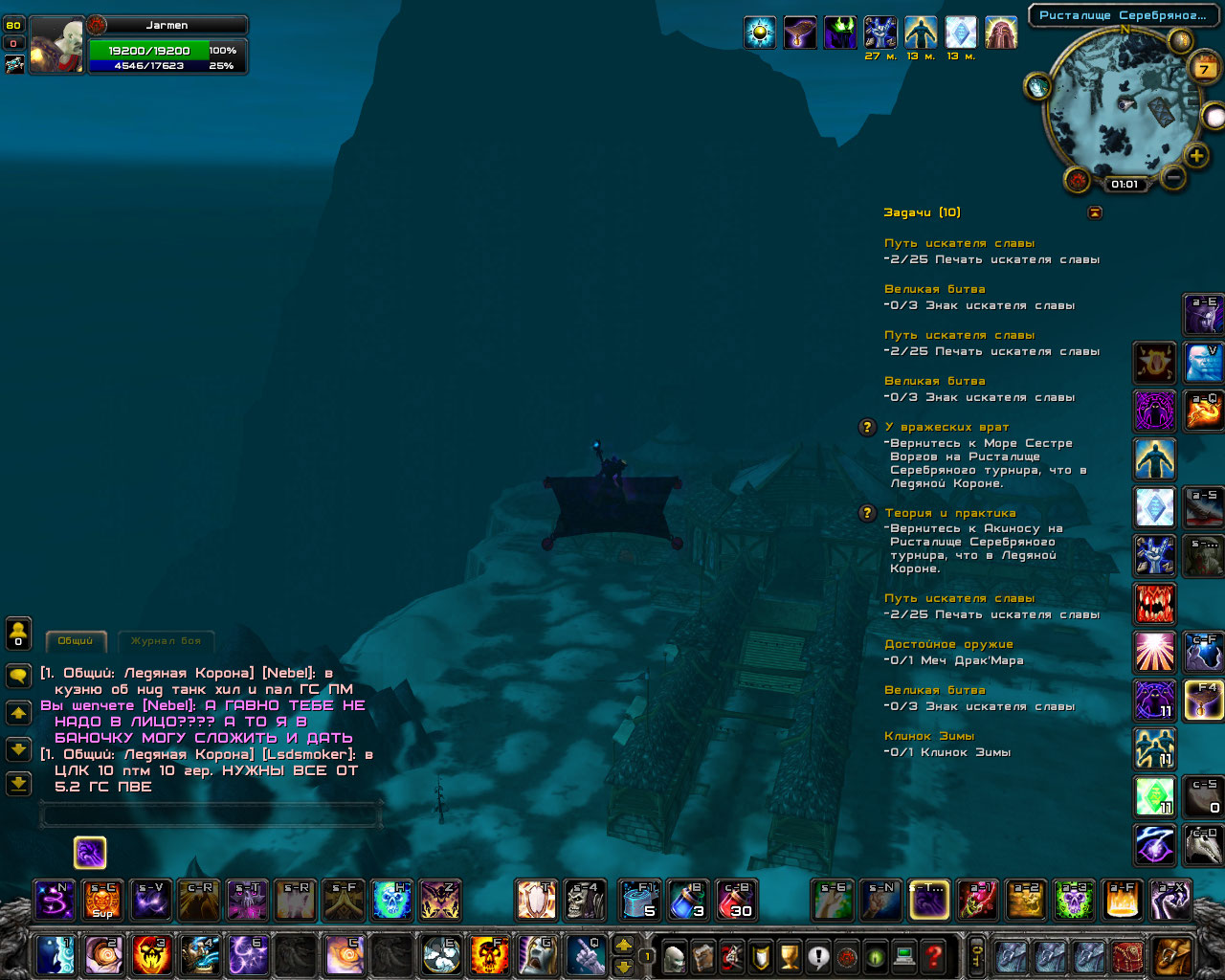The image size is (1225, 980).
Task: Activate the flaming skull ability bound to F
Action: [x=488, y=955]
